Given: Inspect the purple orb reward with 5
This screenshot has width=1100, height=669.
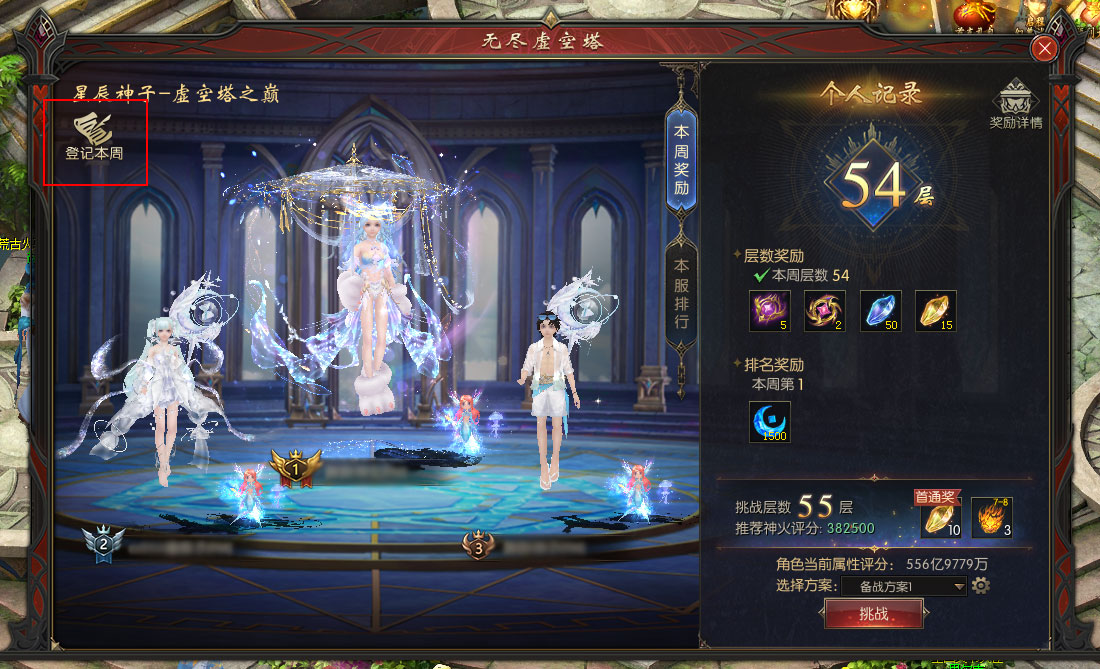Looking at the screenshot, I should tap(770, 311).
